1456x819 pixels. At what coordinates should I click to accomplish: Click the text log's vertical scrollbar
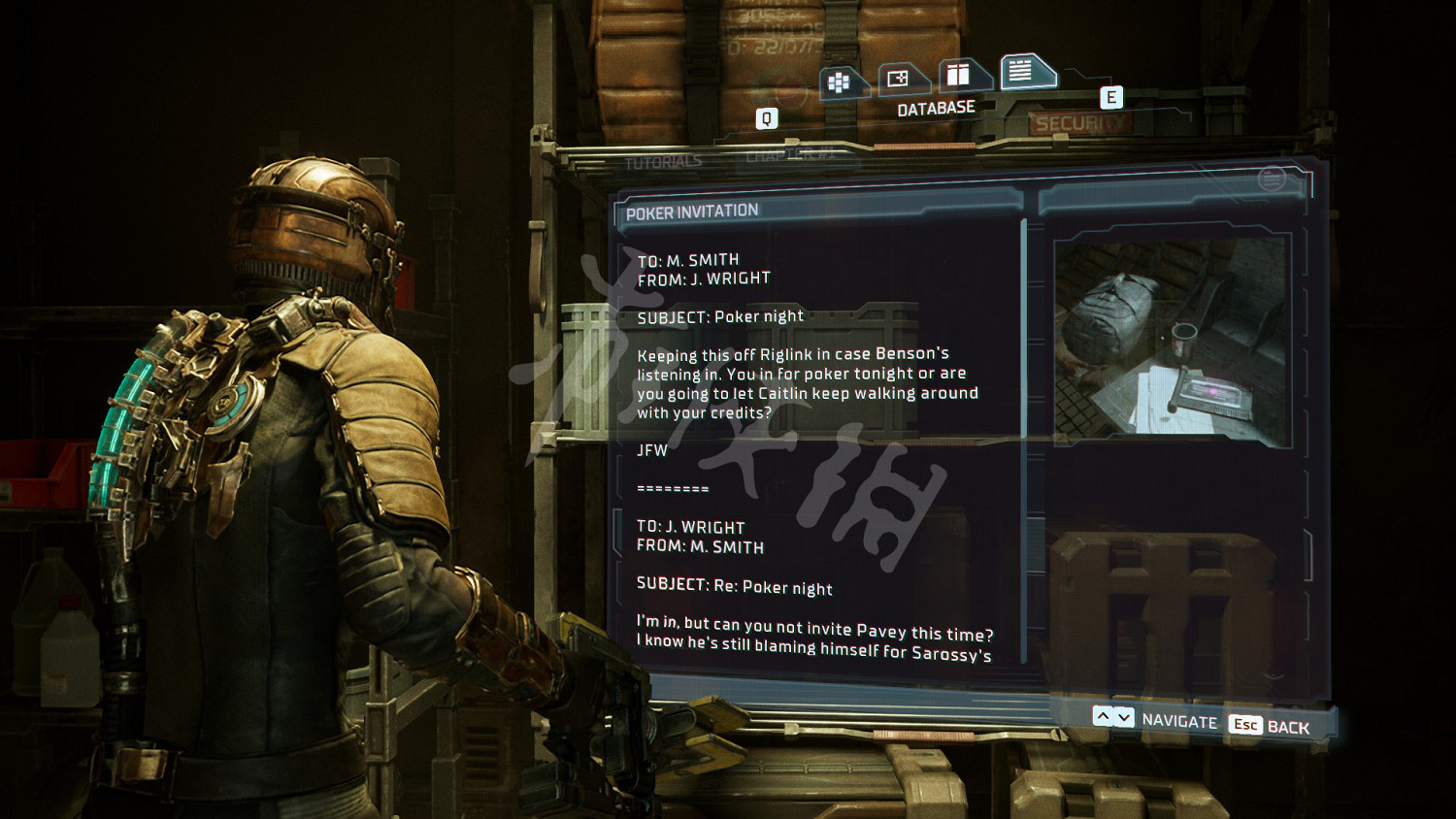point(1025,330)
